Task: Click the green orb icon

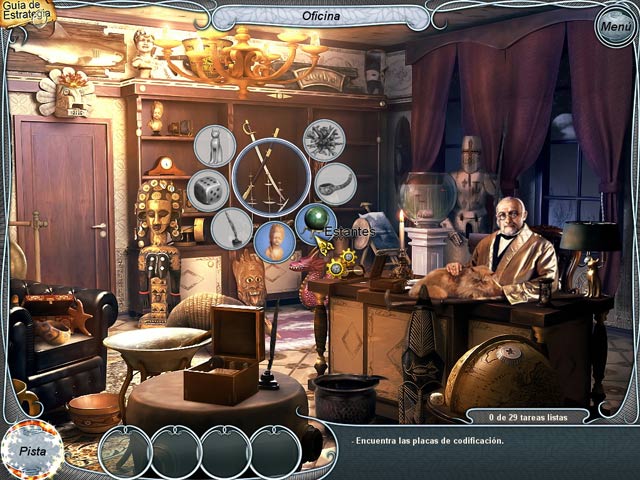Action: 316,223
